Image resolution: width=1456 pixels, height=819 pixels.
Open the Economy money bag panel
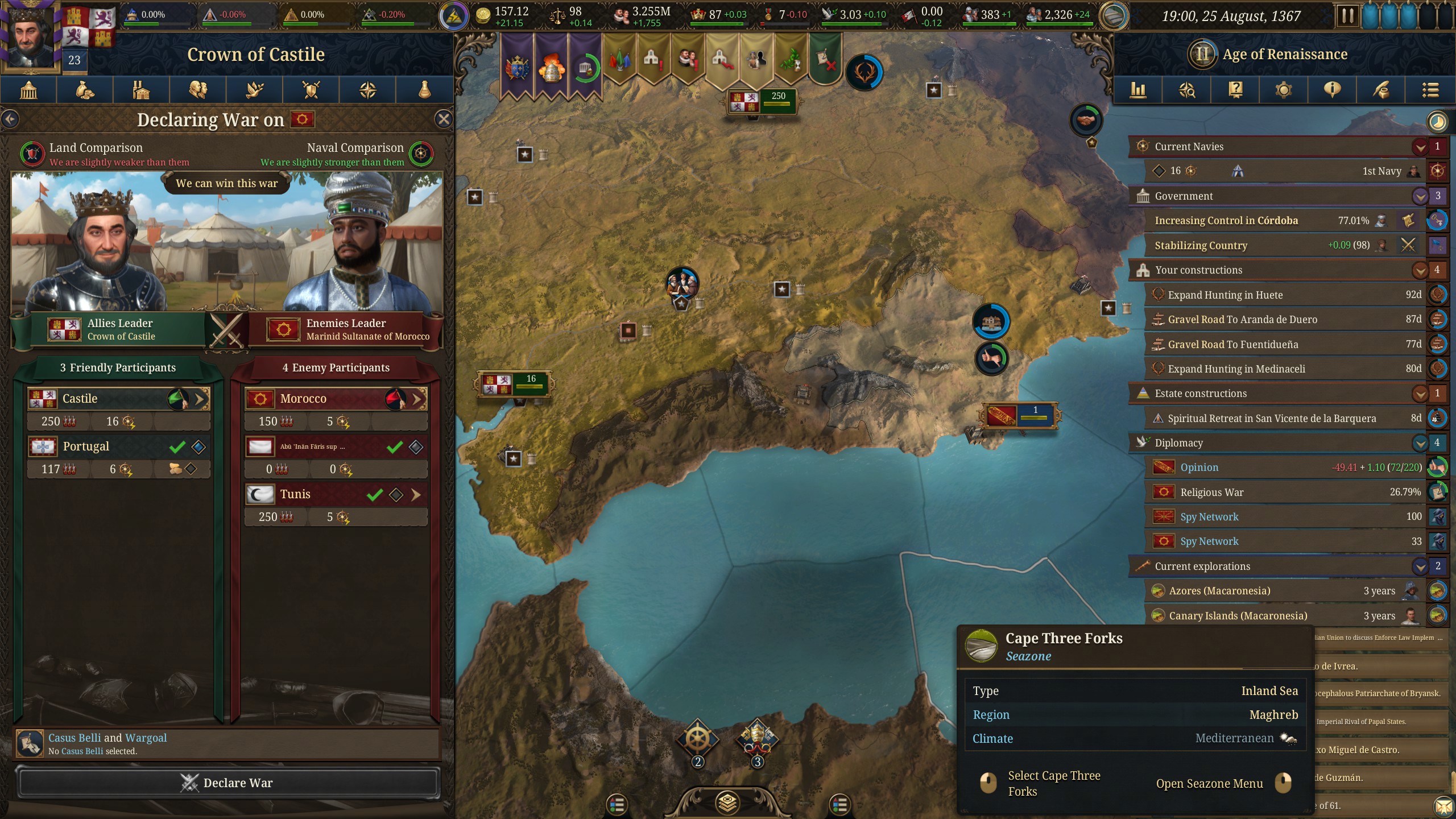click(84, 90)
